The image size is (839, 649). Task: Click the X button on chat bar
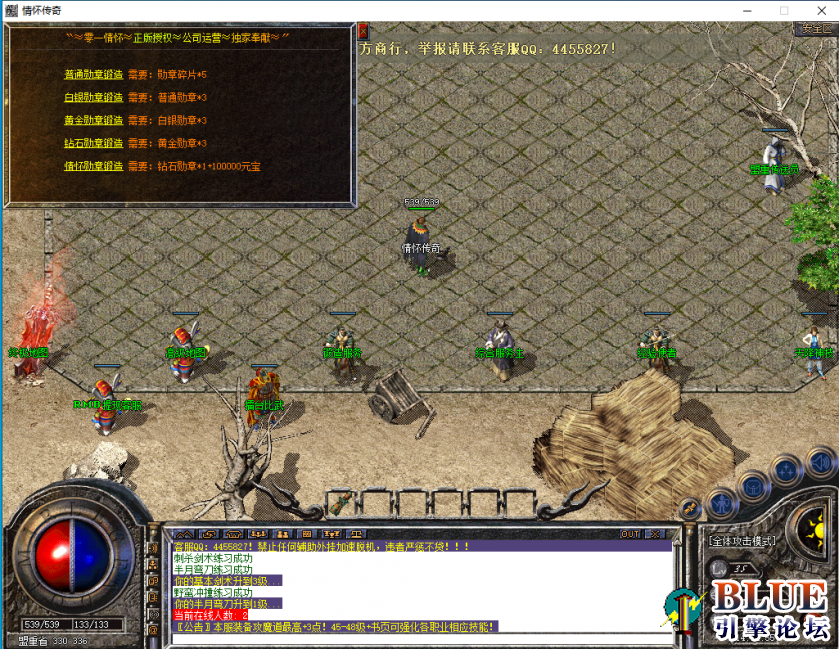(x=654, y=534)
